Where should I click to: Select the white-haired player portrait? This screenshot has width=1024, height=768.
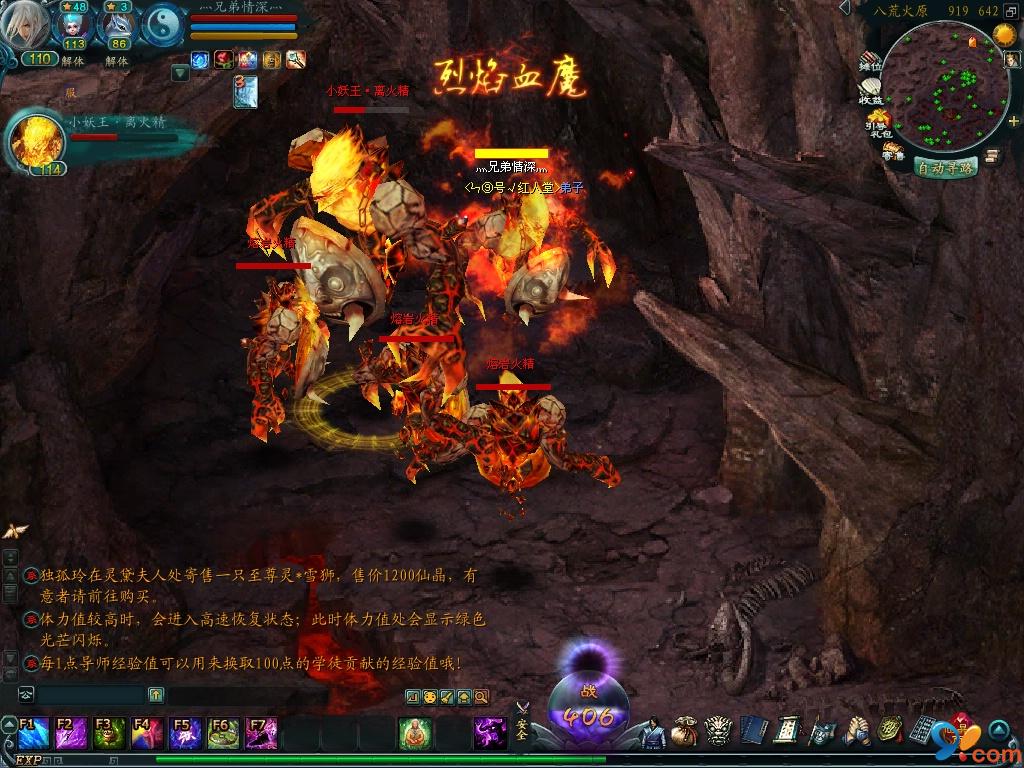24,27
